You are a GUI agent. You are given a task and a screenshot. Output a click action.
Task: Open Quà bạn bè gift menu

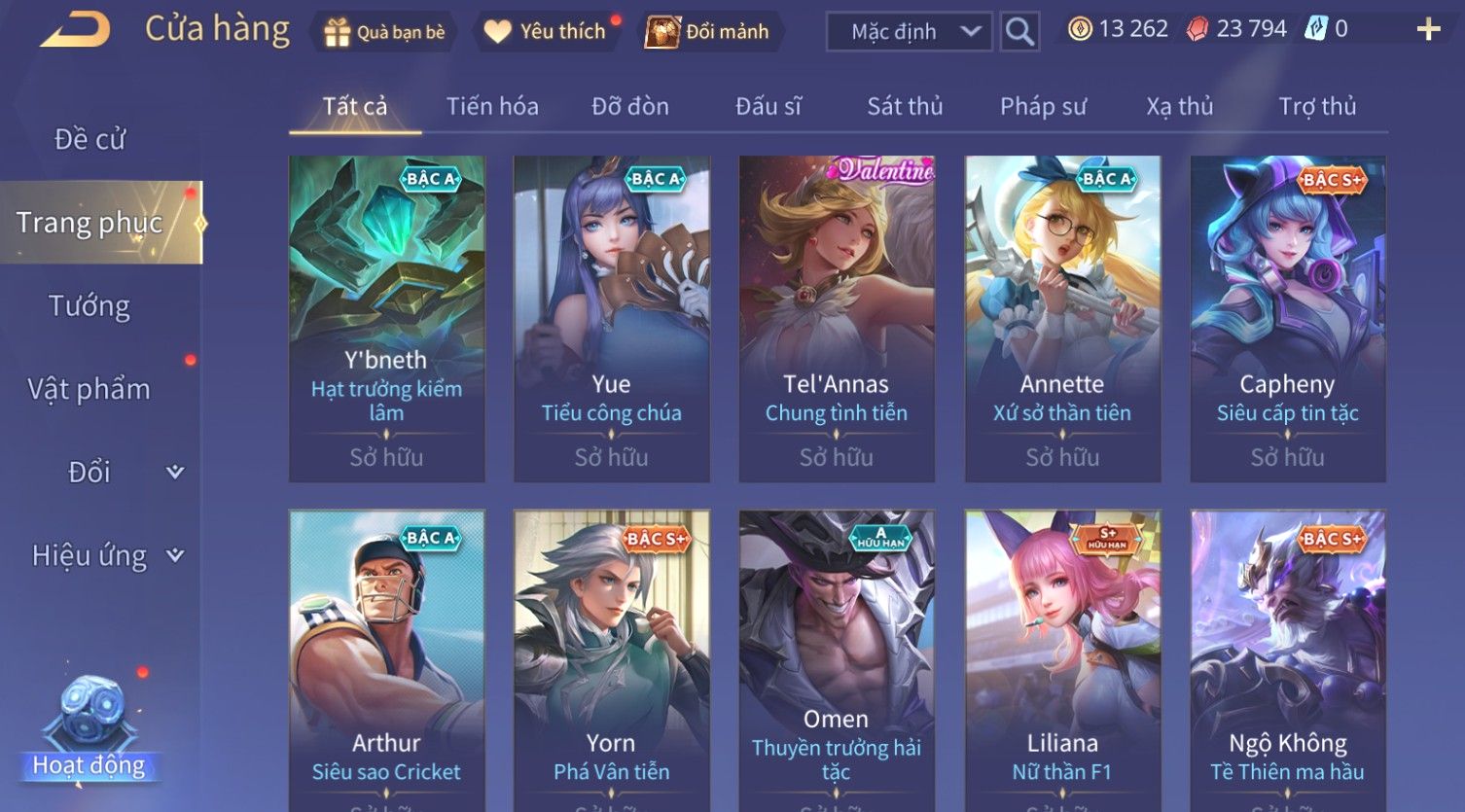tap(384, 32)
